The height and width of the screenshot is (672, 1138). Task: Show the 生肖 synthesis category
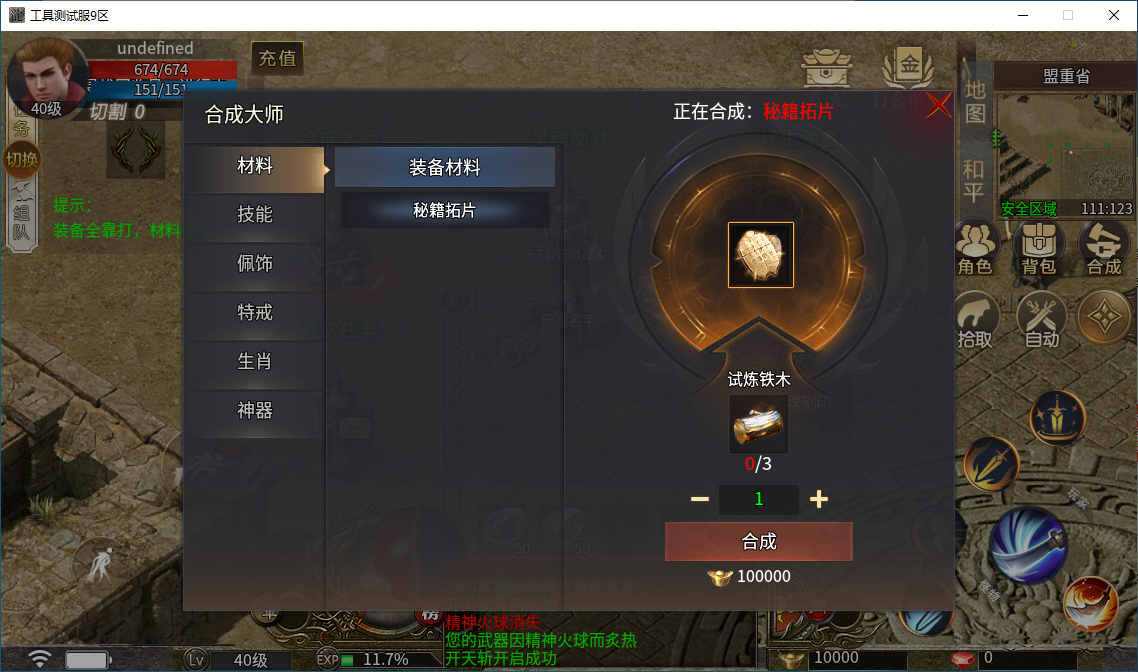pos(255,362)
